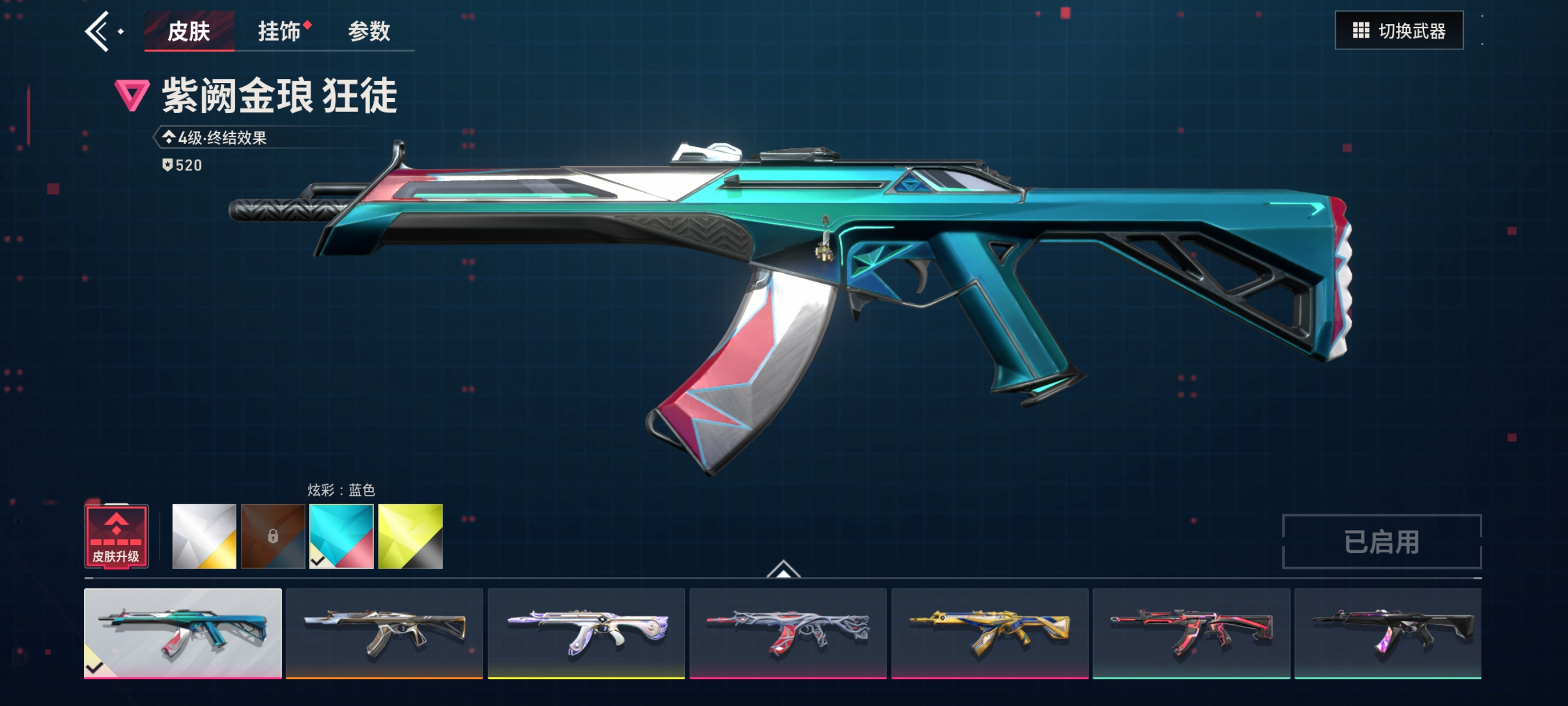This screenshot has width=1568, height=706.
Task: Expand the skin list with the up arrow
Action: [783, 569]
